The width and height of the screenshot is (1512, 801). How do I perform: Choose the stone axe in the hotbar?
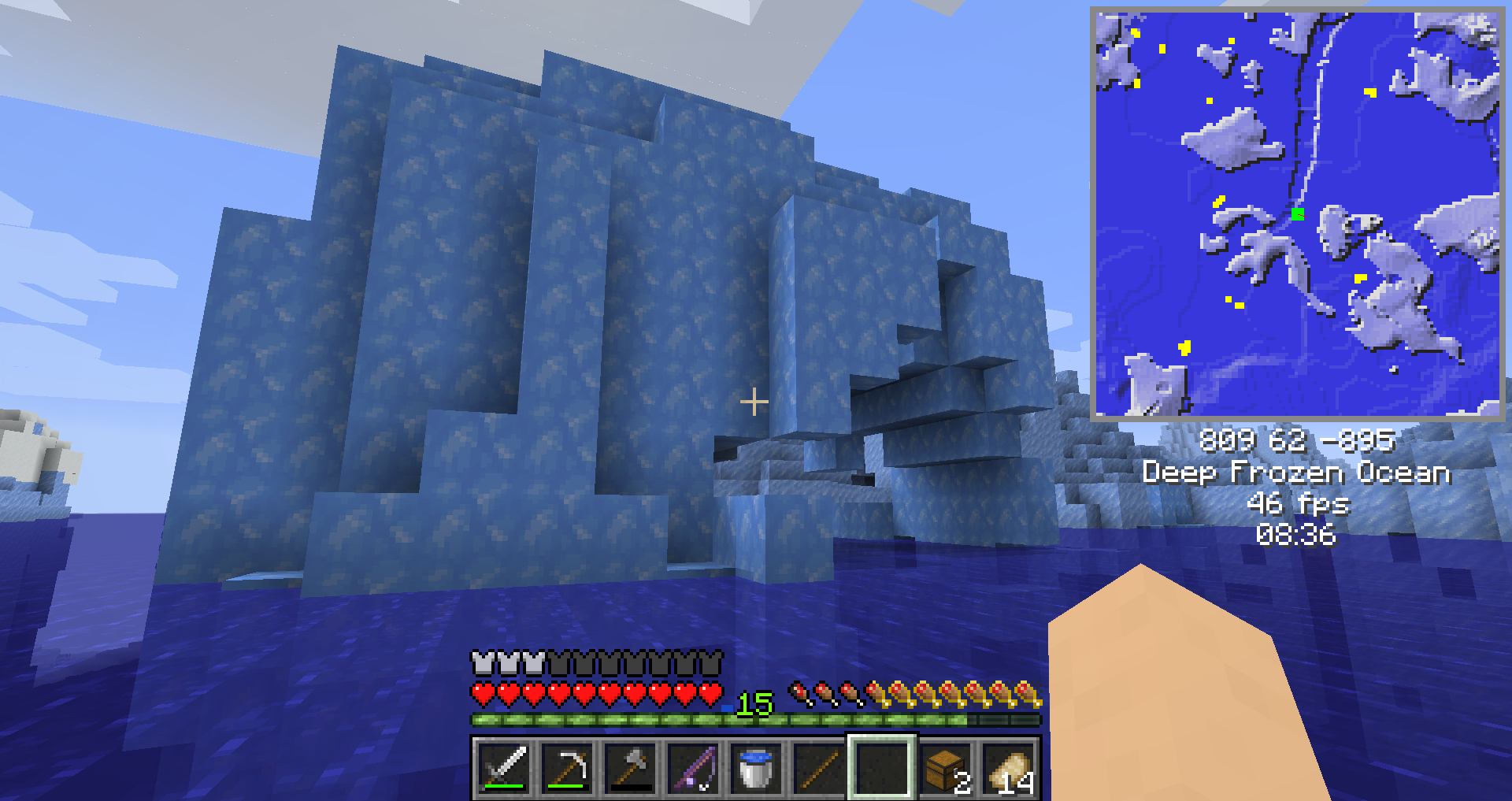click(x=630, y=768)
